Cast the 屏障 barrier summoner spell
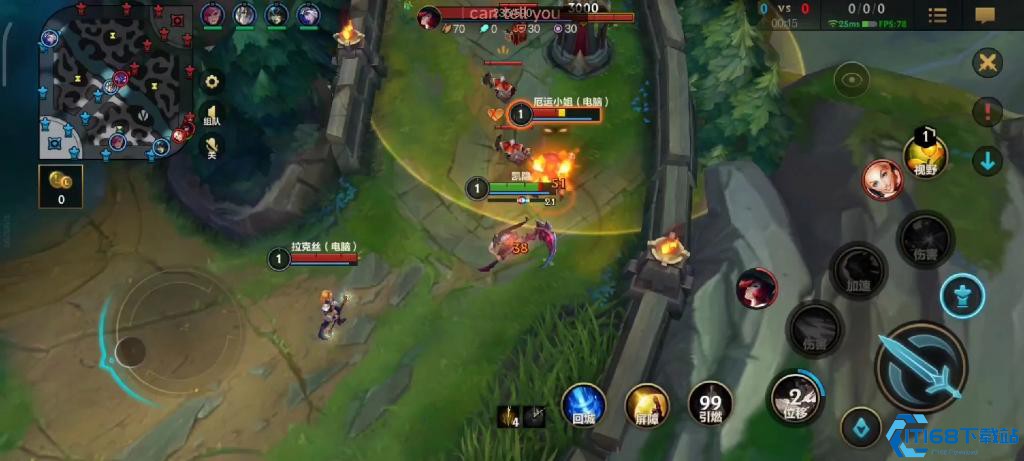1024x461 pixels. pos(647,405)
